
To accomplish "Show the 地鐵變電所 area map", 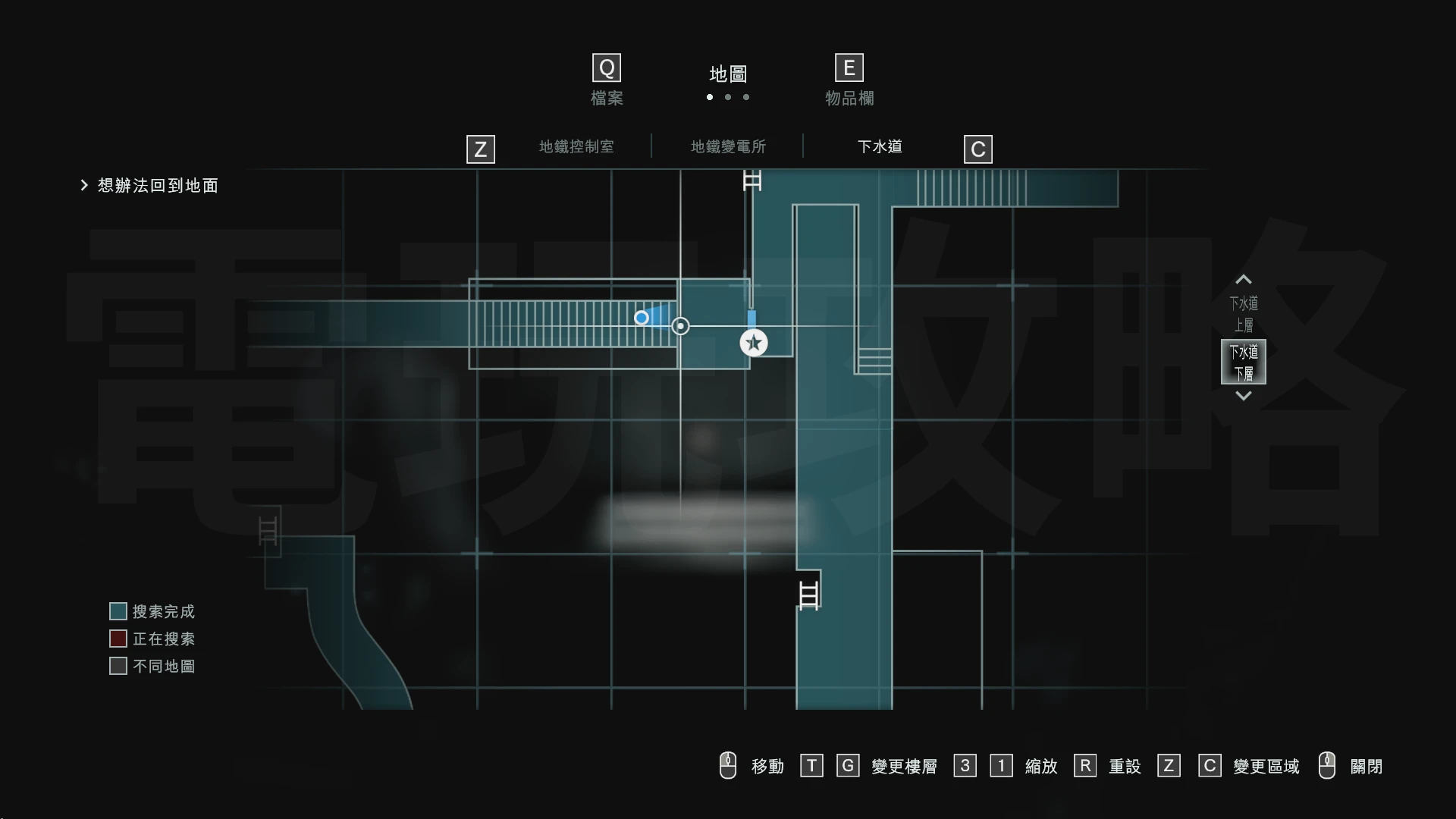I will click(x=728, y=146).
